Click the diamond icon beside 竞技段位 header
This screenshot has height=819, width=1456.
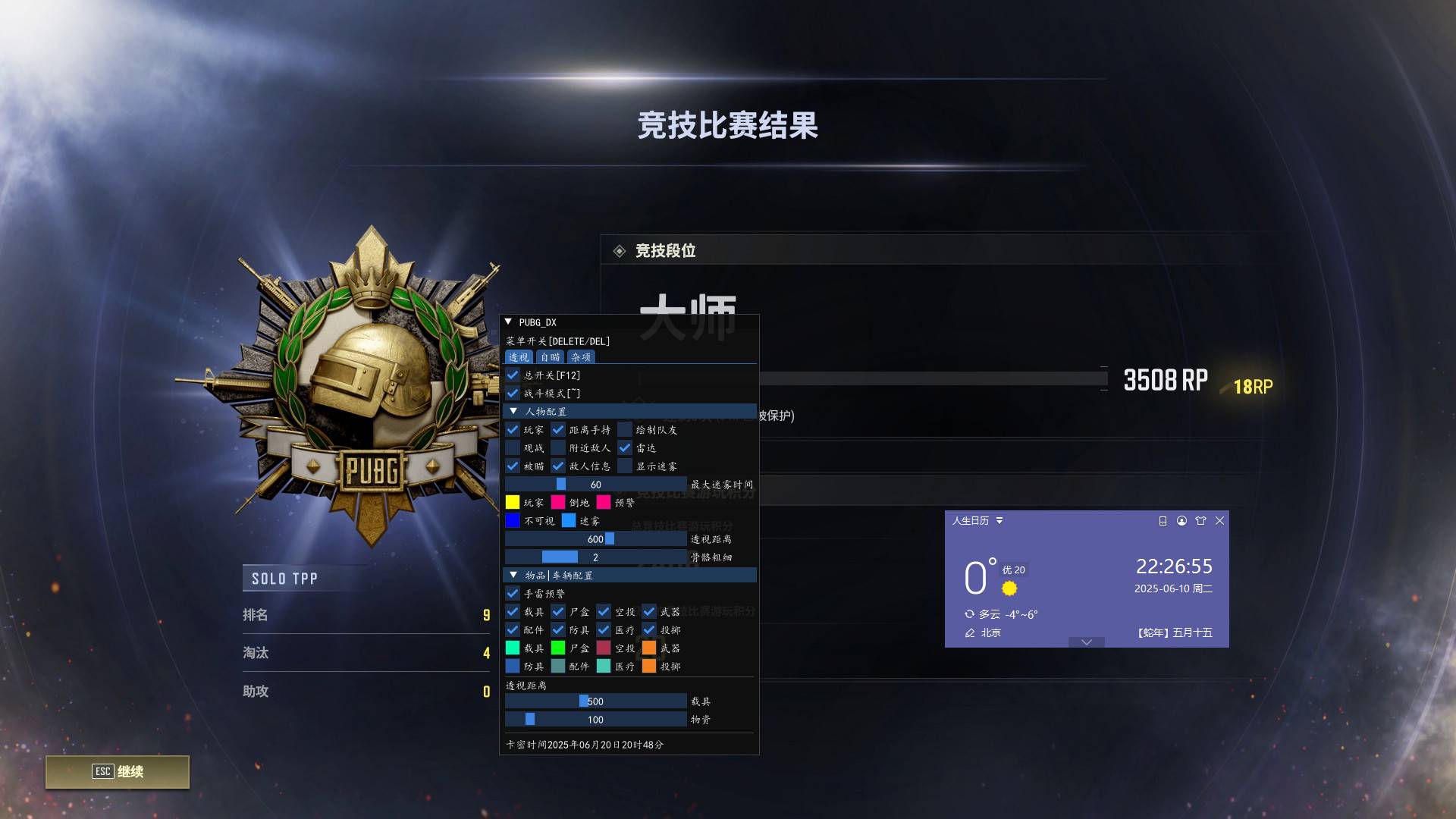620,250
